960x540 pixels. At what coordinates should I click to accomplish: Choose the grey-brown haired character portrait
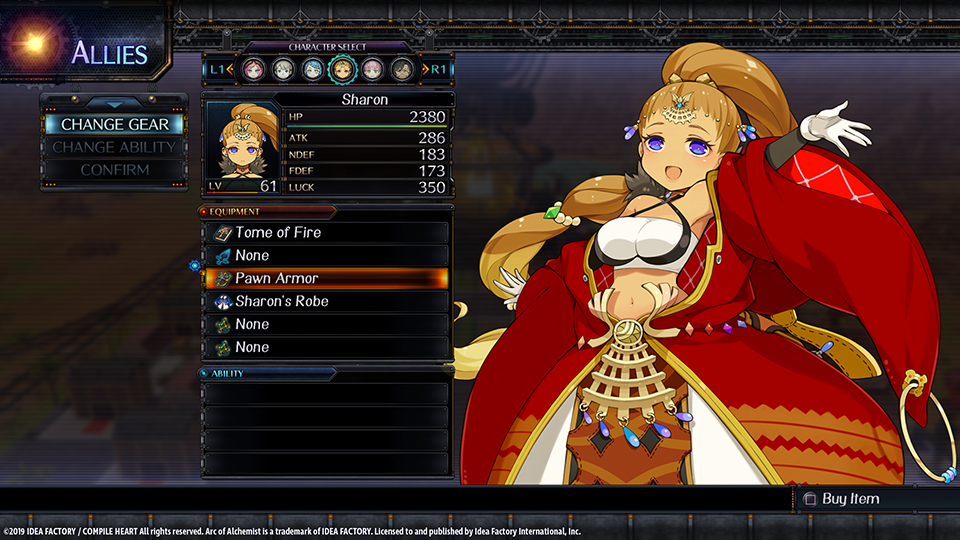coord(283,69)
